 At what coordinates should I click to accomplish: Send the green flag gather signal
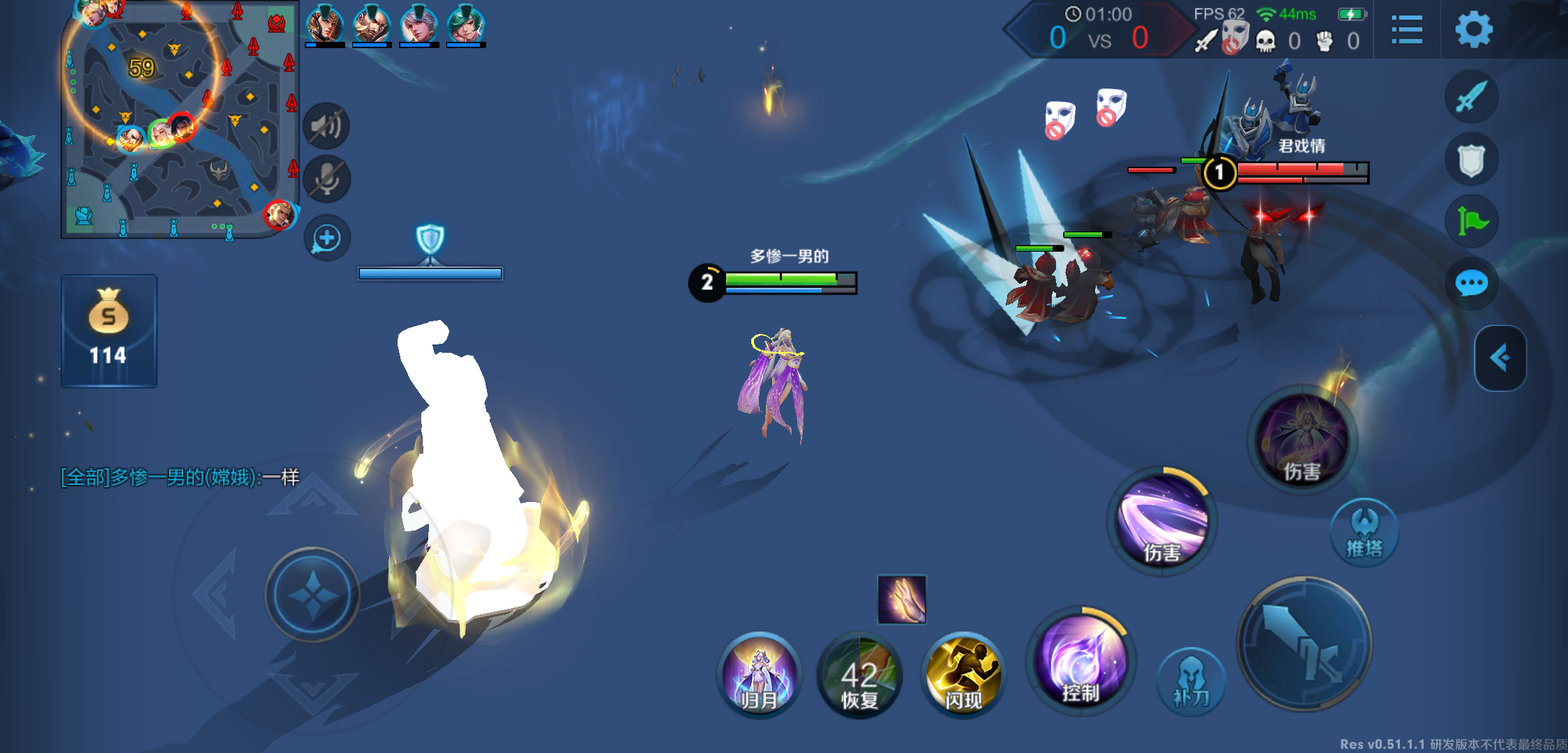1471,222
